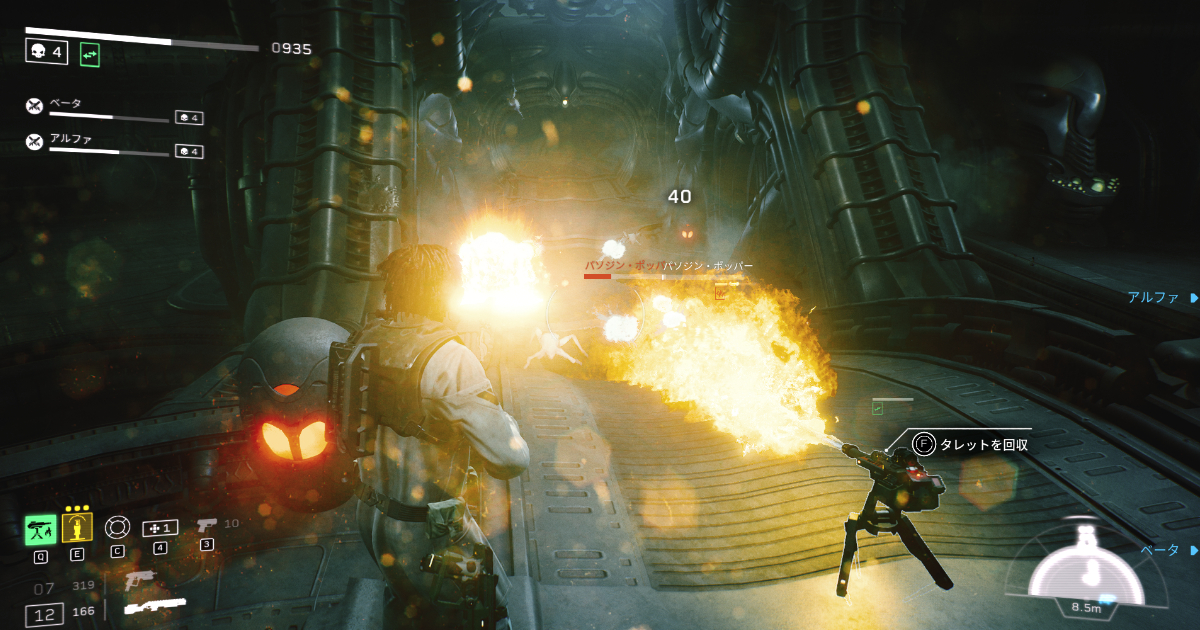Screen dimensions: 1200x630
Task: Select the primary rifle weapon icon
Action: [x=141, y=578]
